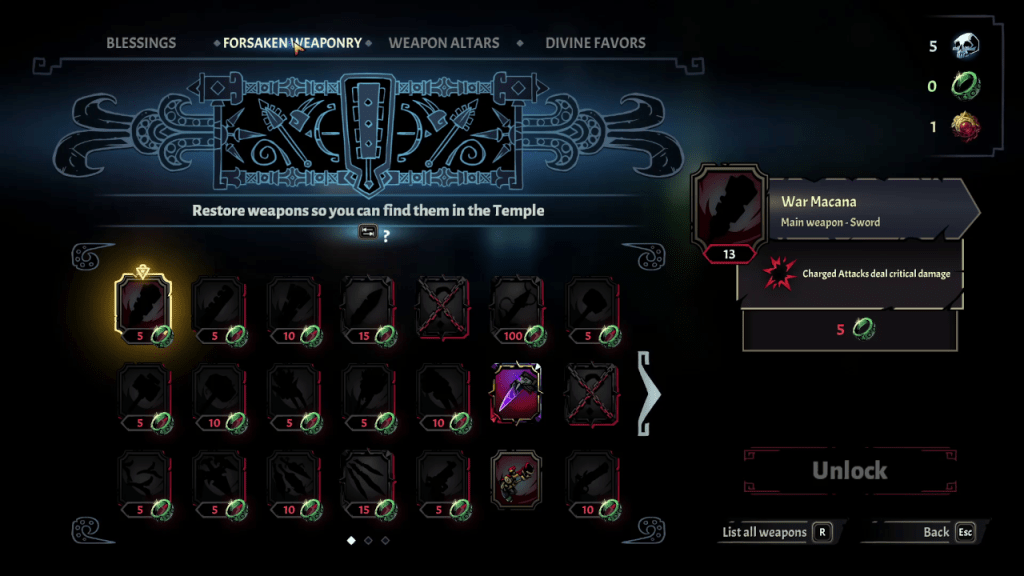Screen dimensions: 1024x576
Task: Go to the Divine Favors tab
Action: 595,43
